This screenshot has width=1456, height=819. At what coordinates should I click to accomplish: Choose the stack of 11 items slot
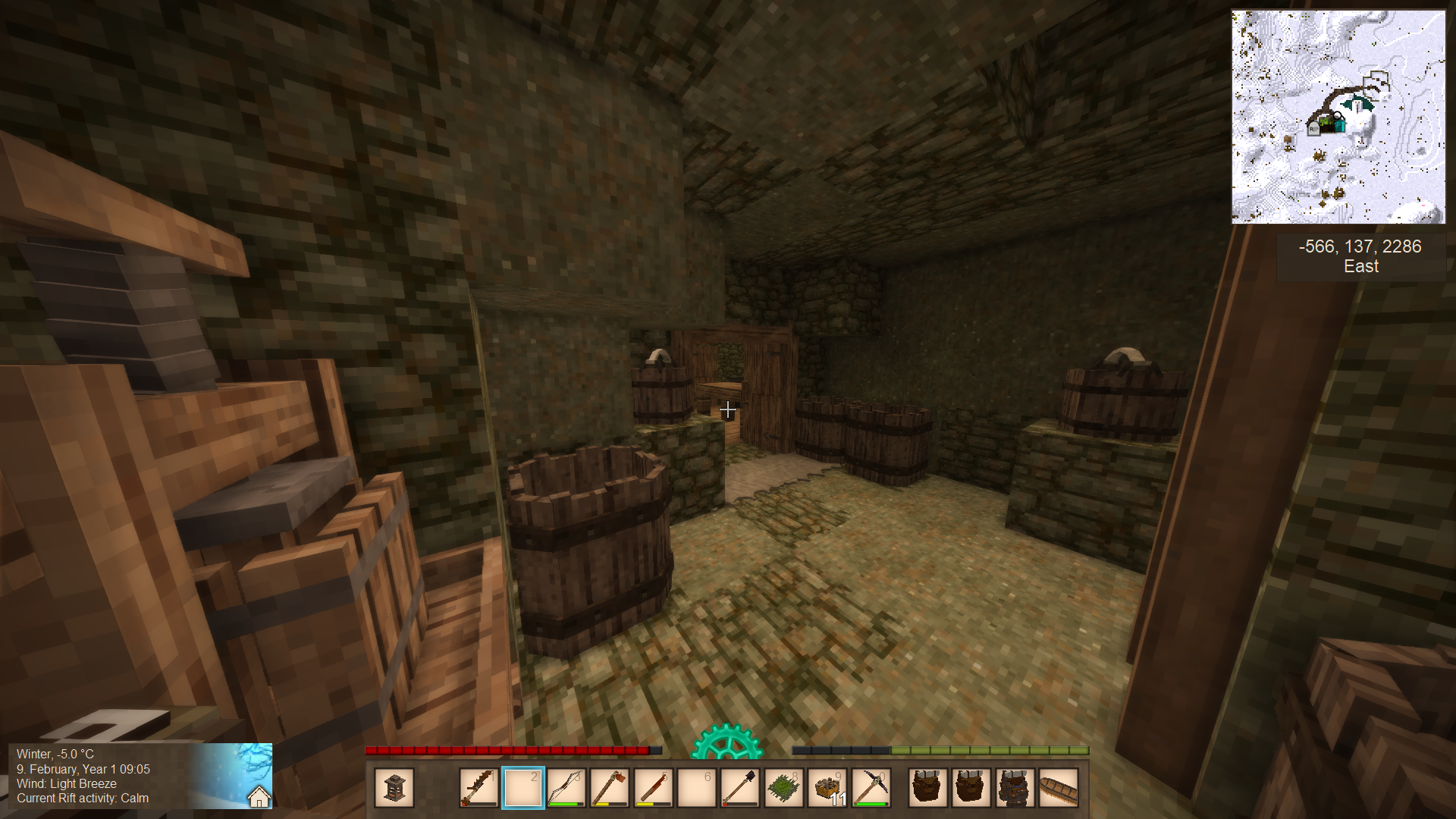(x=827, y=788)
